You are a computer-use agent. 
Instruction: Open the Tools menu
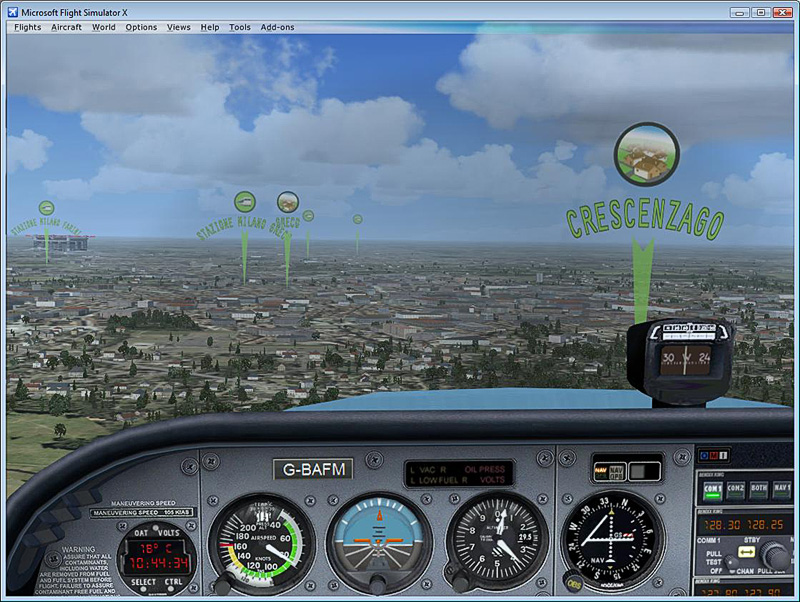coord(240,27)
